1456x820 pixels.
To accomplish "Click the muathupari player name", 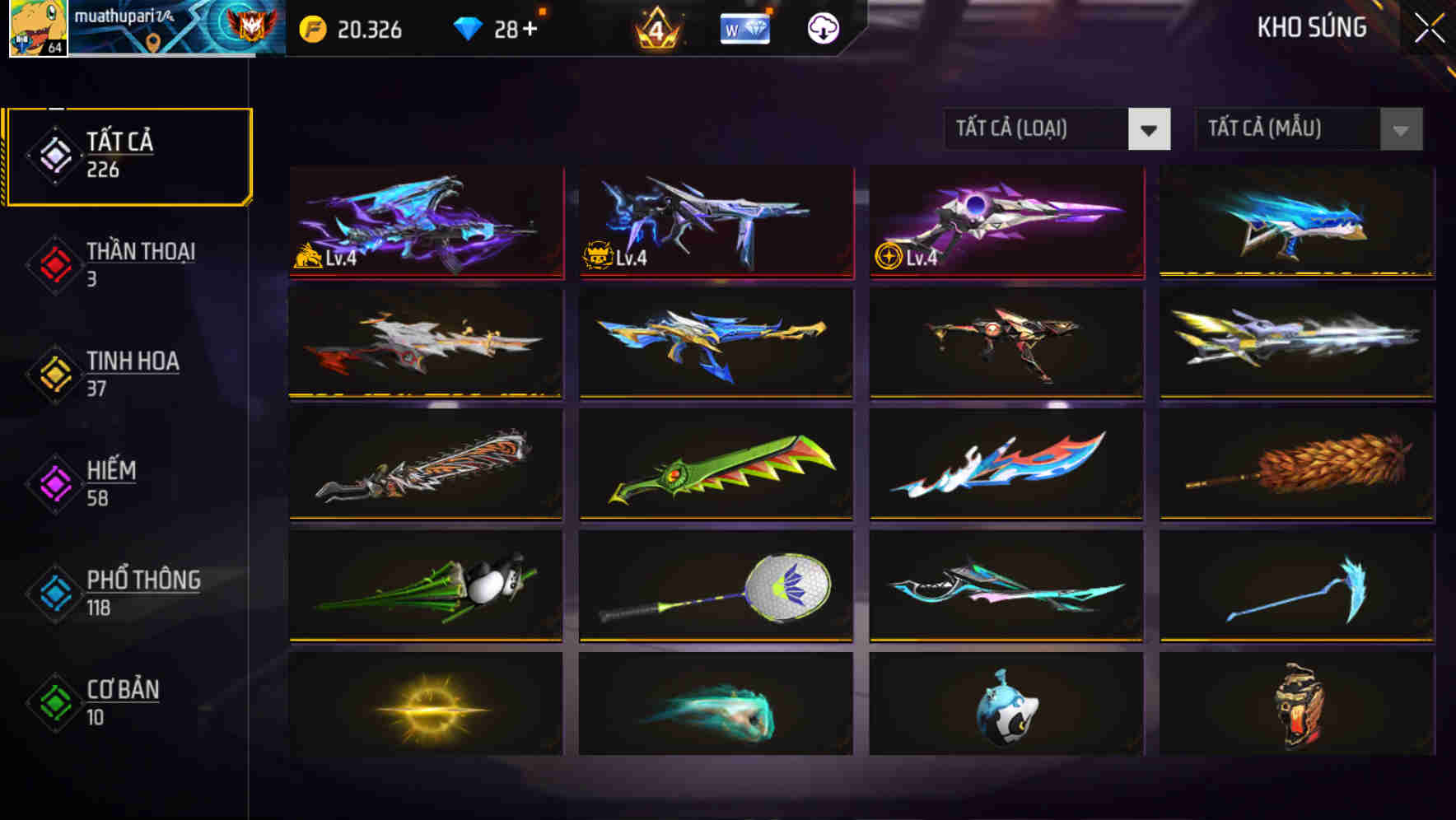I will pos(124,16).
